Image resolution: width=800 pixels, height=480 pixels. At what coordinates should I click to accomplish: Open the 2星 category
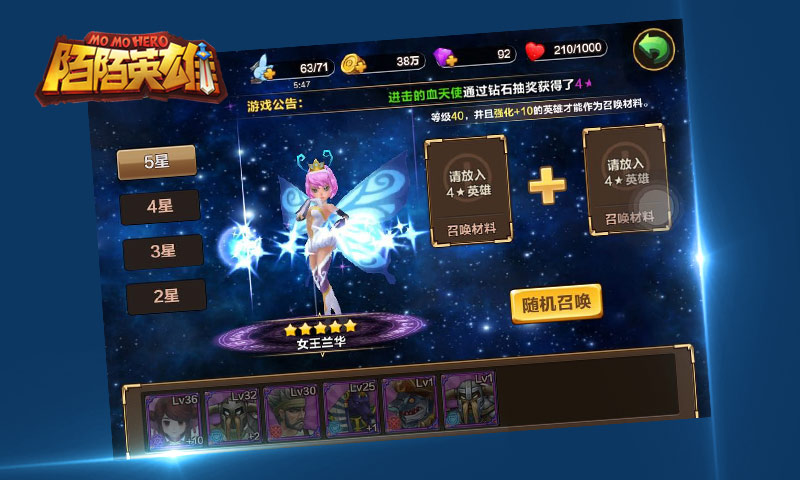pos(166,296)
